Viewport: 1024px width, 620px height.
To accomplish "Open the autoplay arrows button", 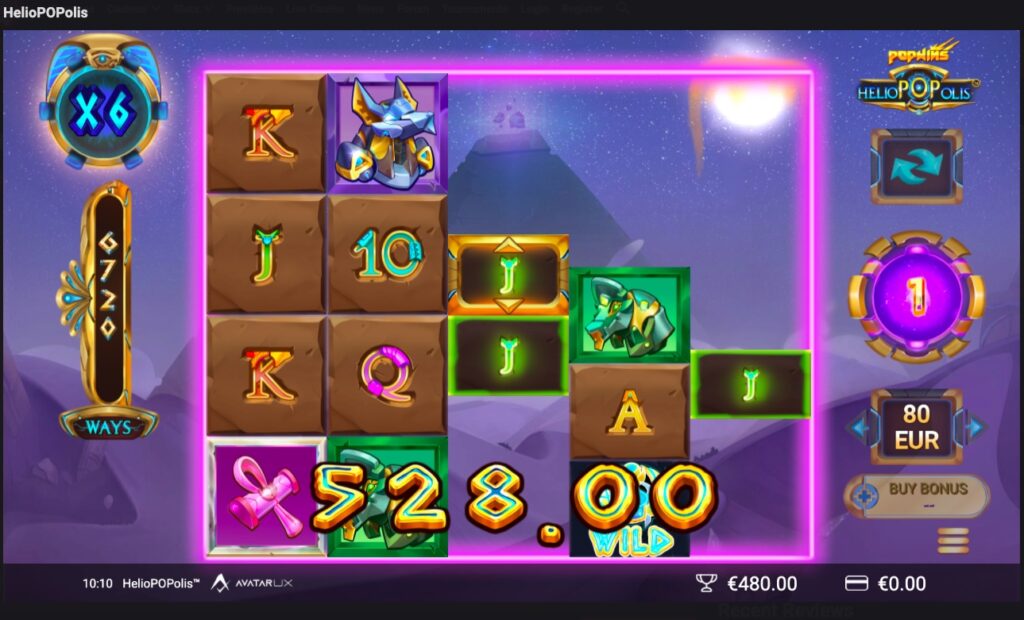I will (916, 165).
